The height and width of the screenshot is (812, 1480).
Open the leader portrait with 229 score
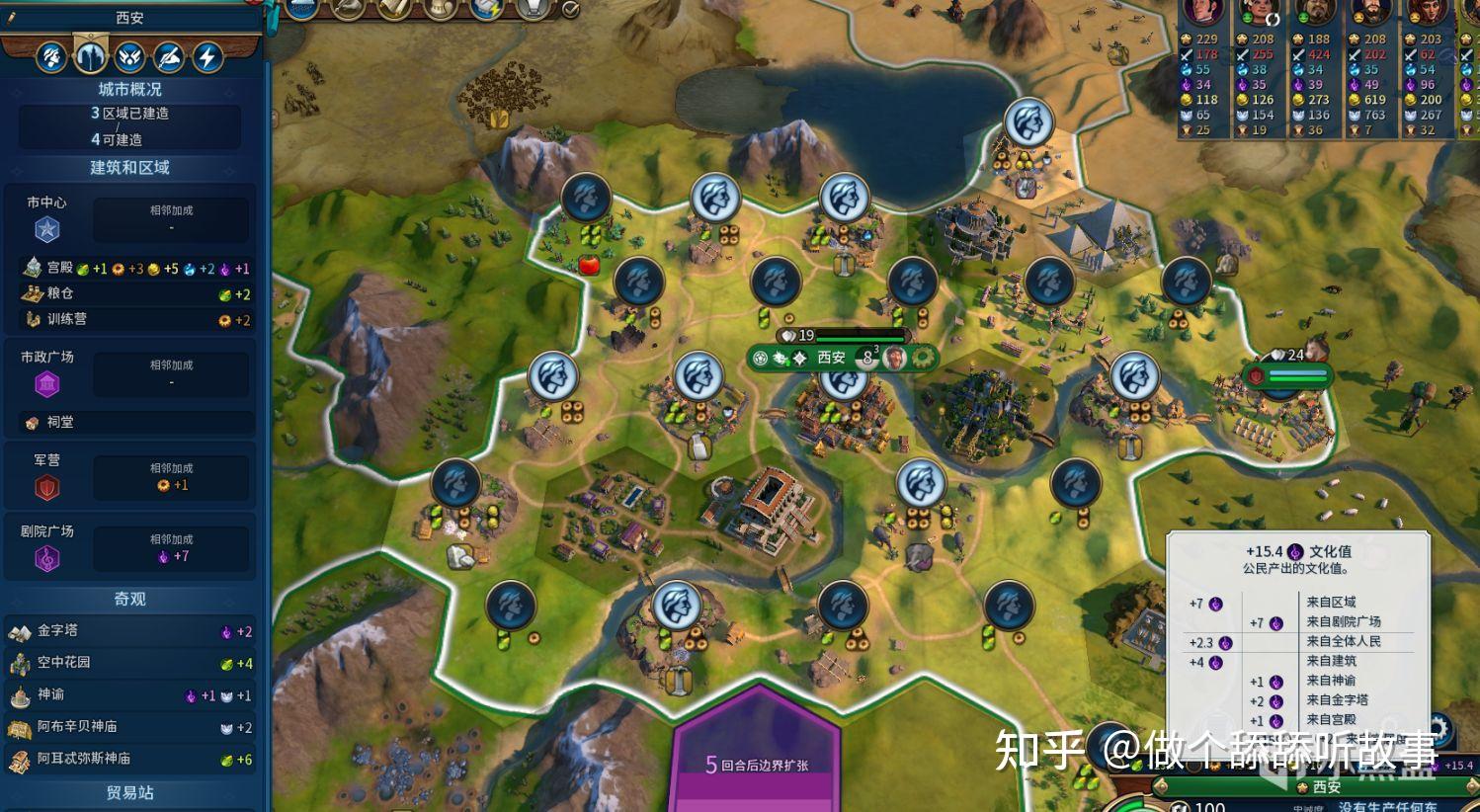point(1203,12)
